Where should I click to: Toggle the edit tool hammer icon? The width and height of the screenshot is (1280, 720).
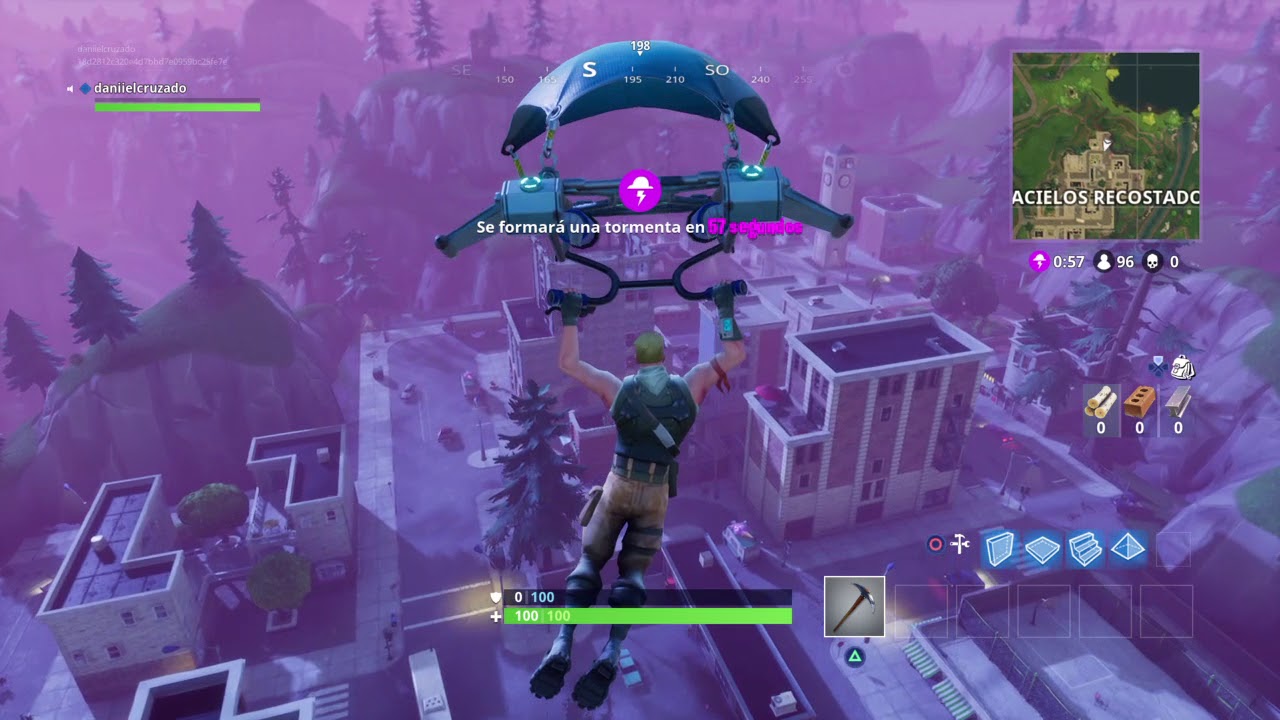[962, 545]
